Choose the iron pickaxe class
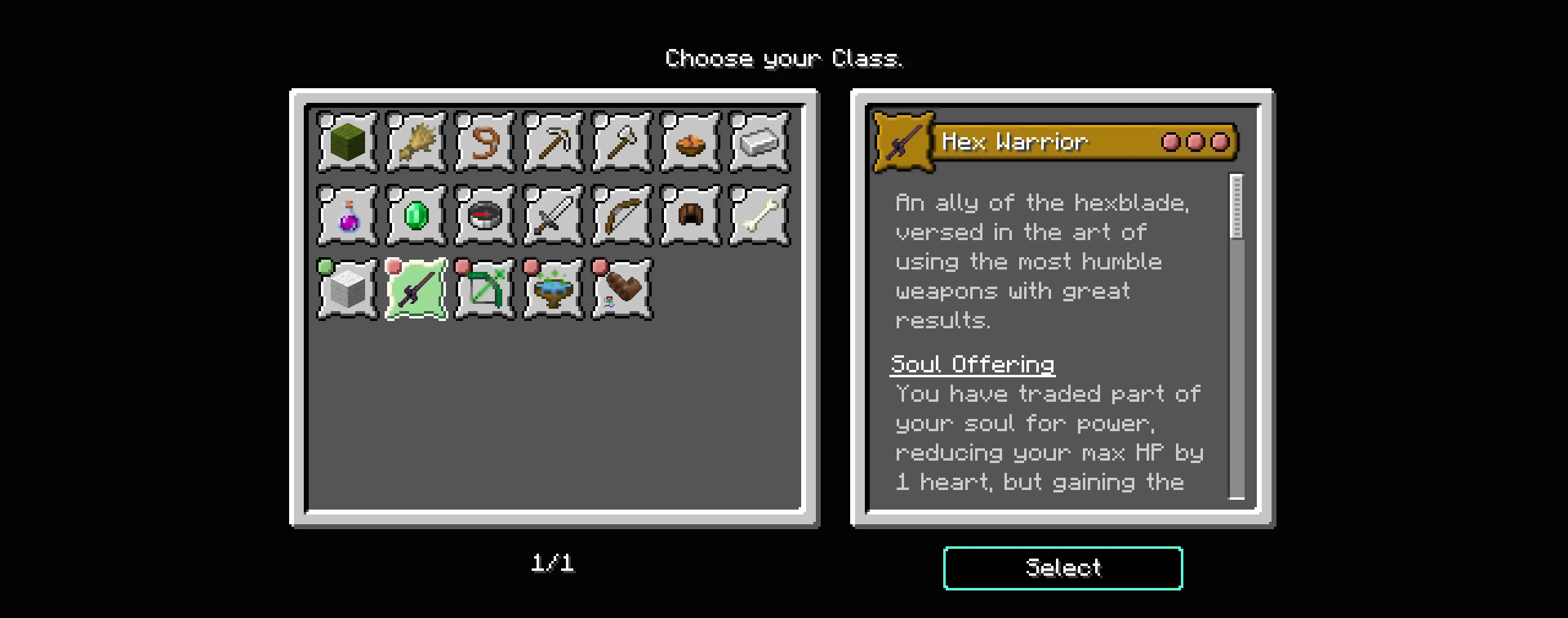This screenshot has height=618, width=1568. (x=553, y=142)
